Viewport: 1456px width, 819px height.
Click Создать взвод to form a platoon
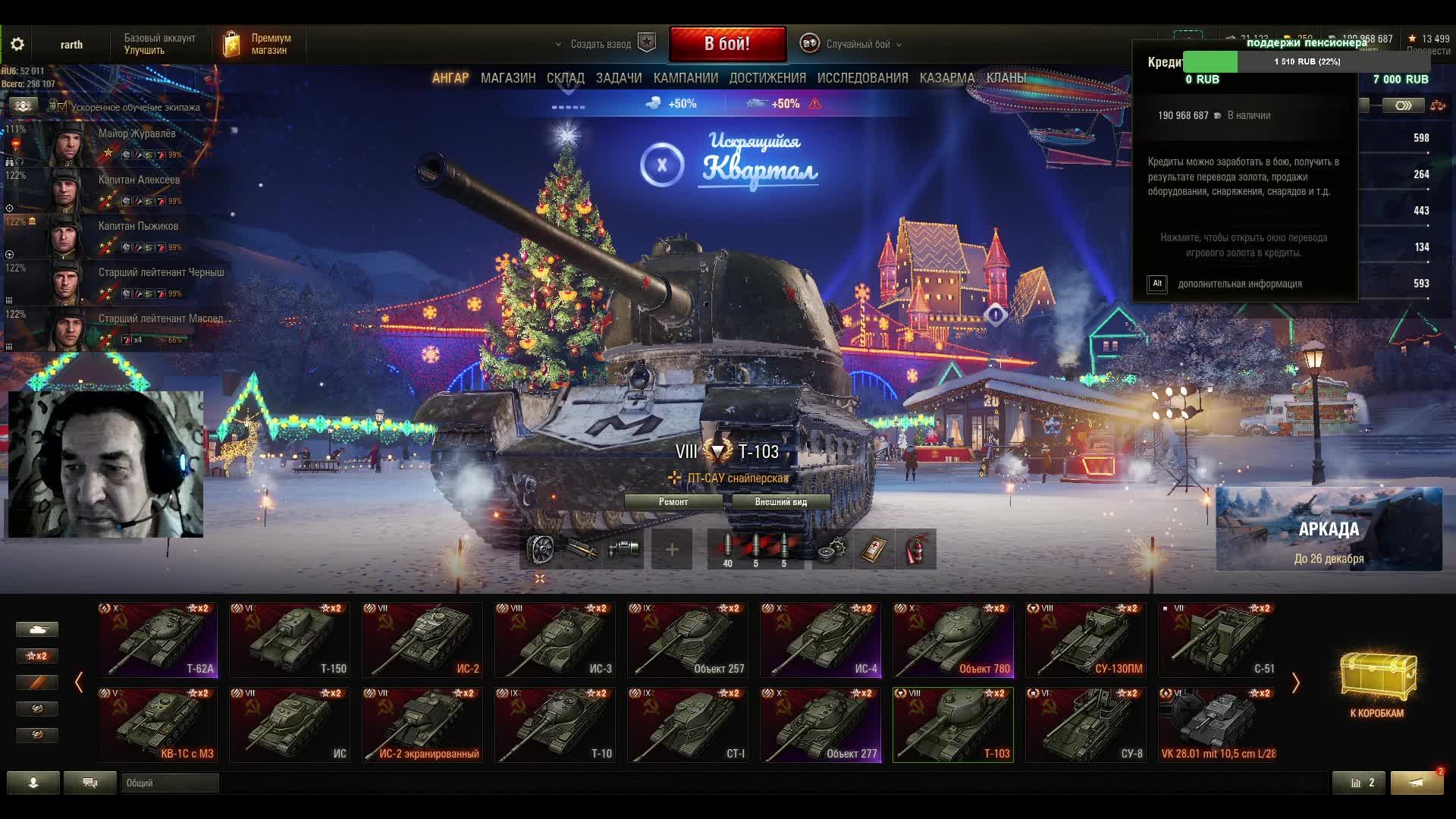601,44
